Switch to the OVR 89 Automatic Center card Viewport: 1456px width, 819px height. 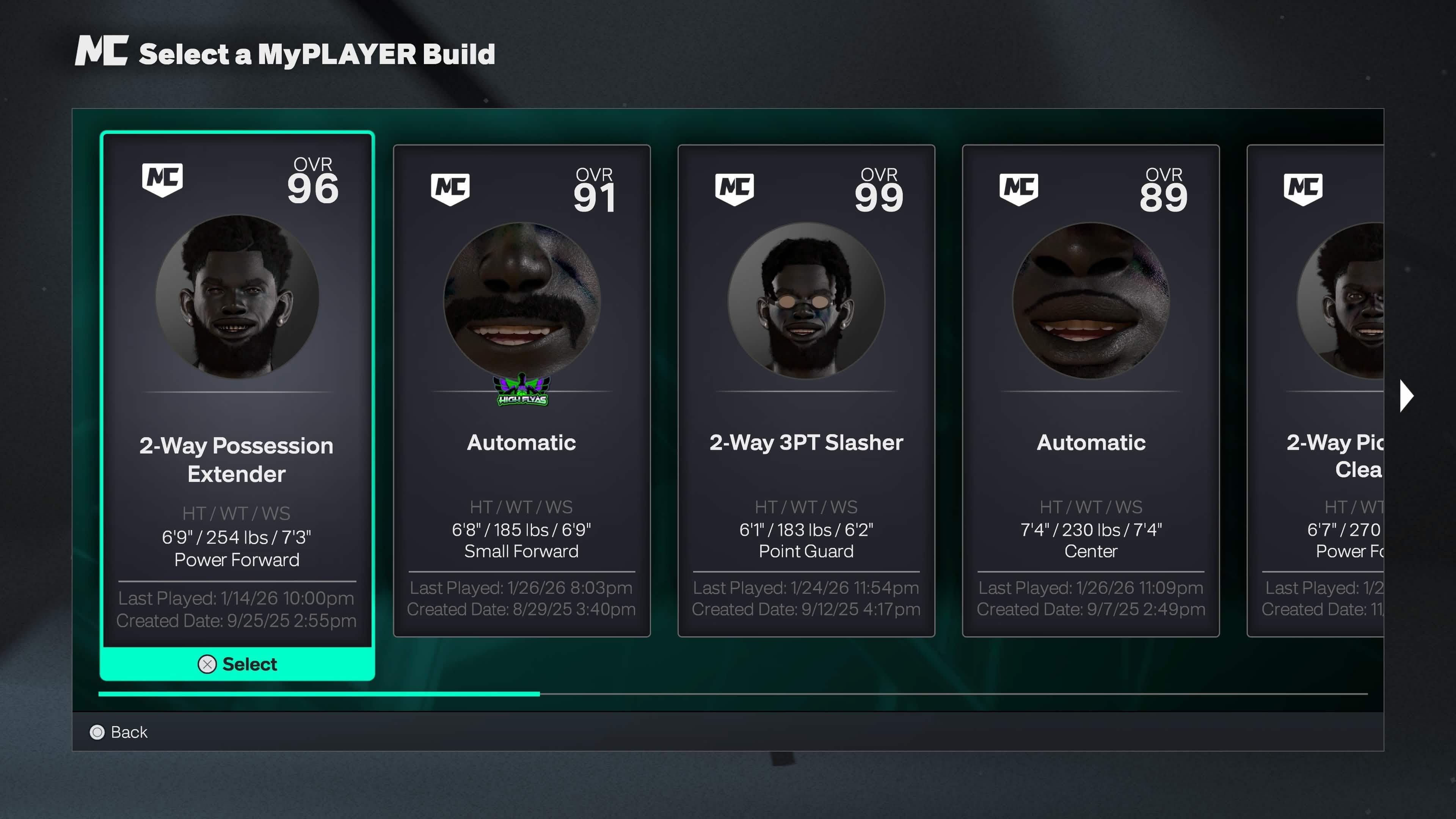[1091, 395]
